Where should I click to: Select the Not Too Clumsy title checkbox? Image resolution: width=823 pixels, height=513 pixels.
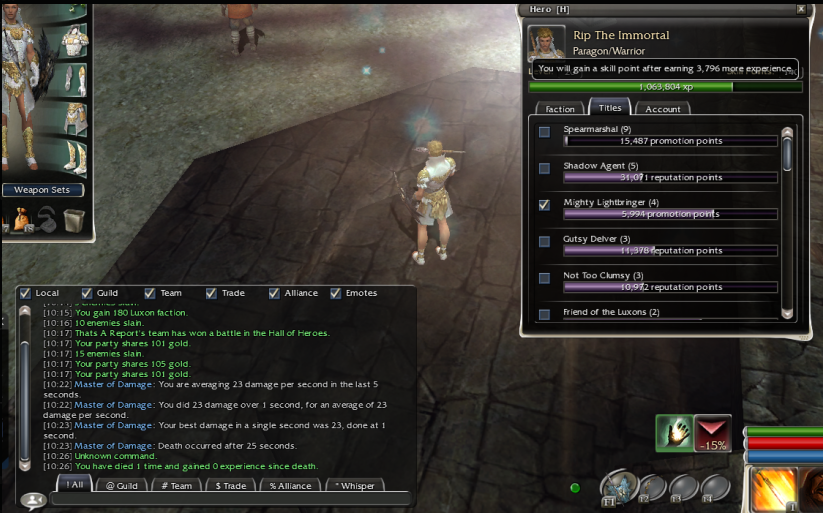pyautogui.click(x=544, y=277)
